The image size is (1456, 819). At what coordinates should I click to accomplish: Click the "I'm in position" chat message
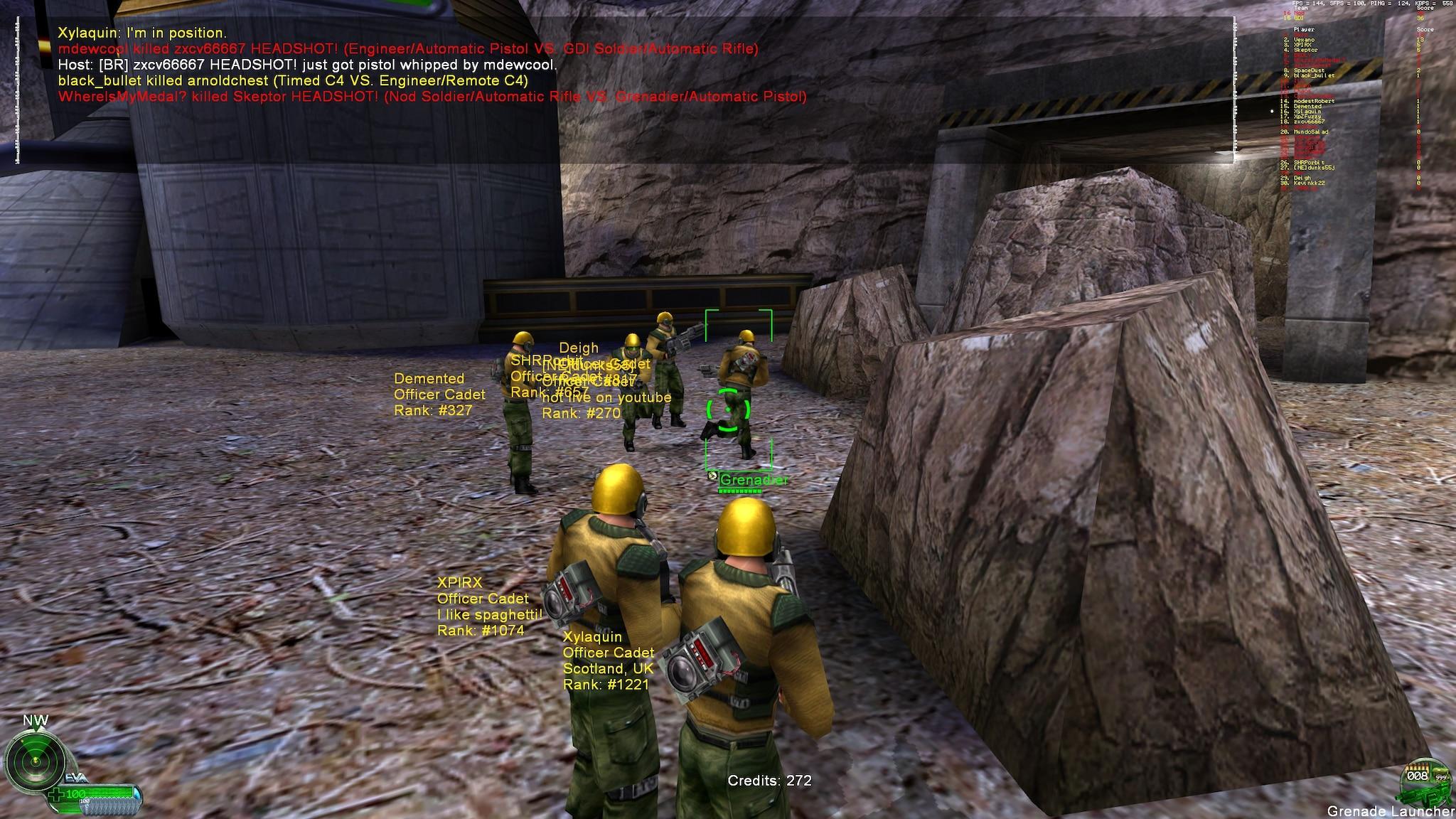point(142,33)
